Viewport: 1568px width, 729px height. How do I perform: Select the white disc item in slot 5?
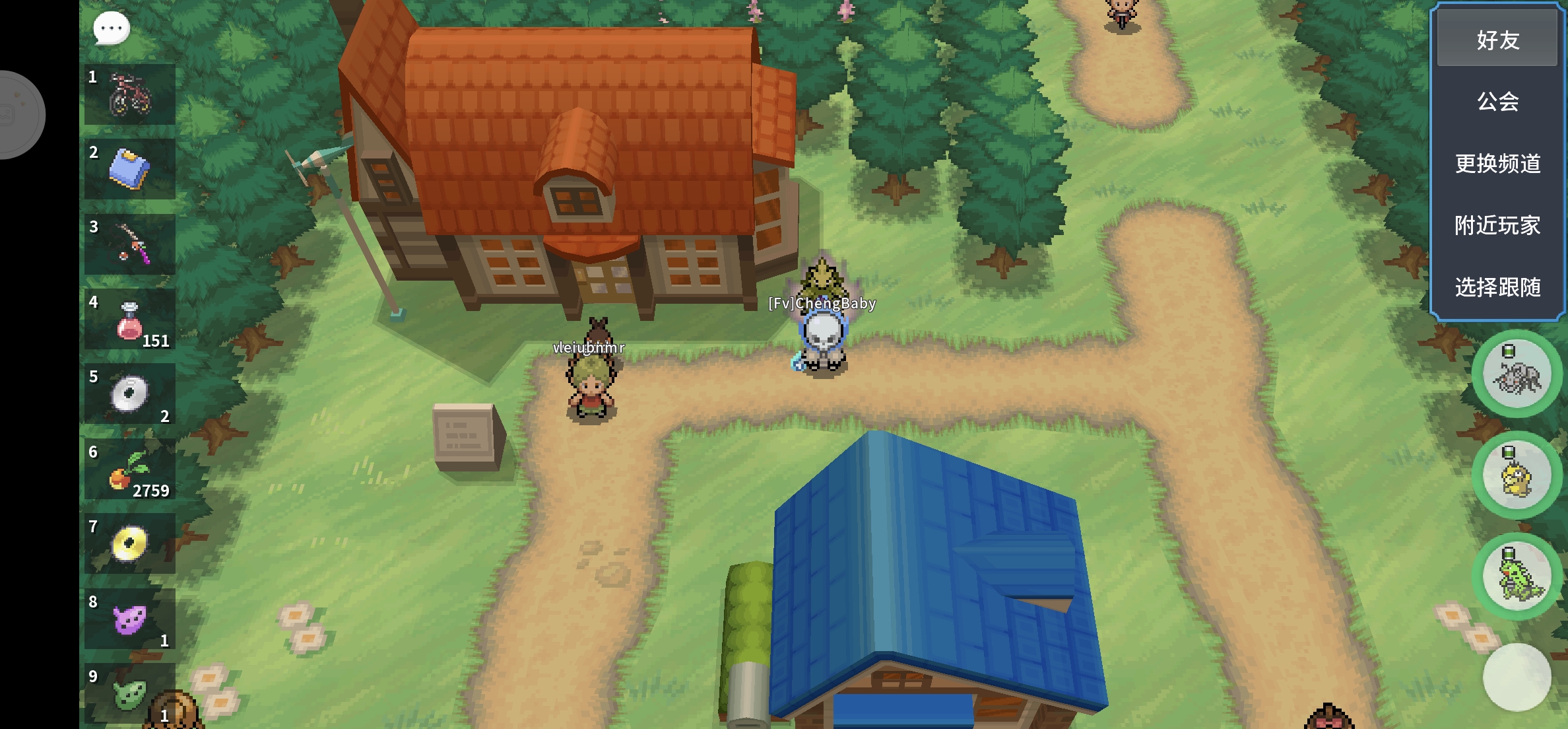point(129,394)
